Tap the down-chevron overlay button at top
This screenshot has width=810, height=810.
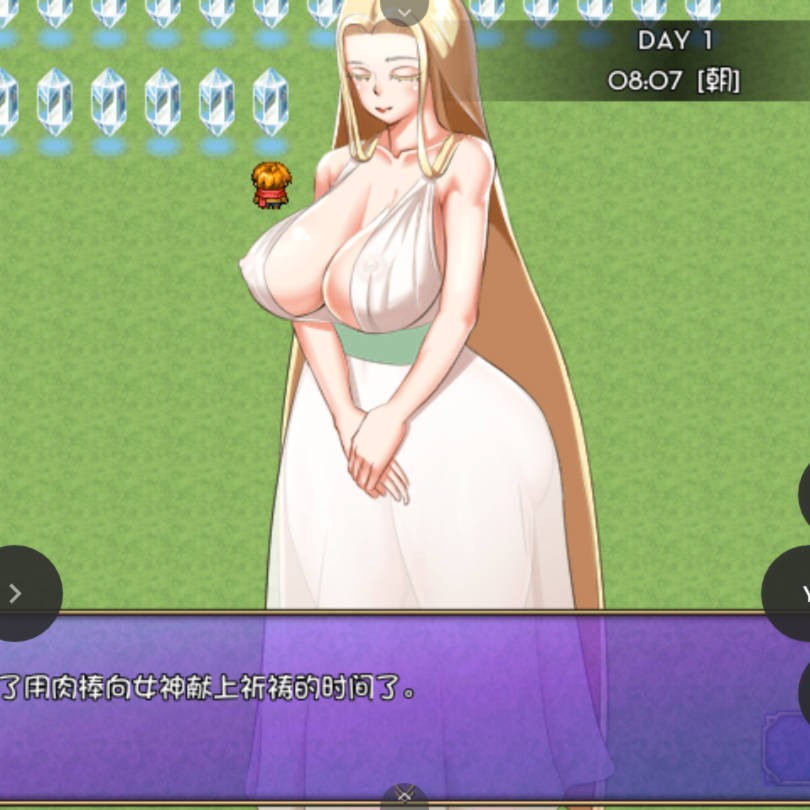pos(404,11)
